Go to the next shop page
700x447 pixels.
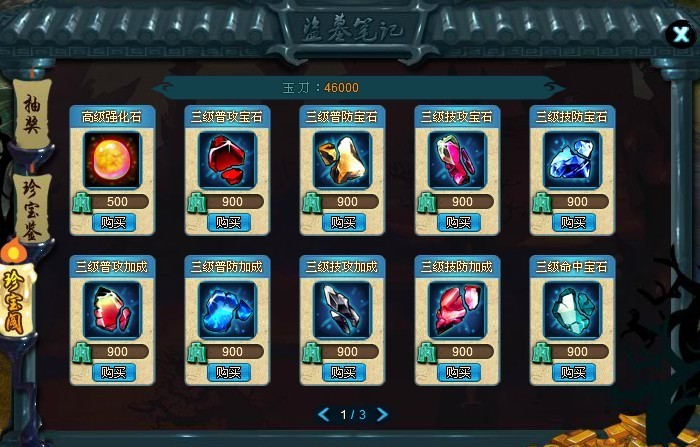(383, 414)
